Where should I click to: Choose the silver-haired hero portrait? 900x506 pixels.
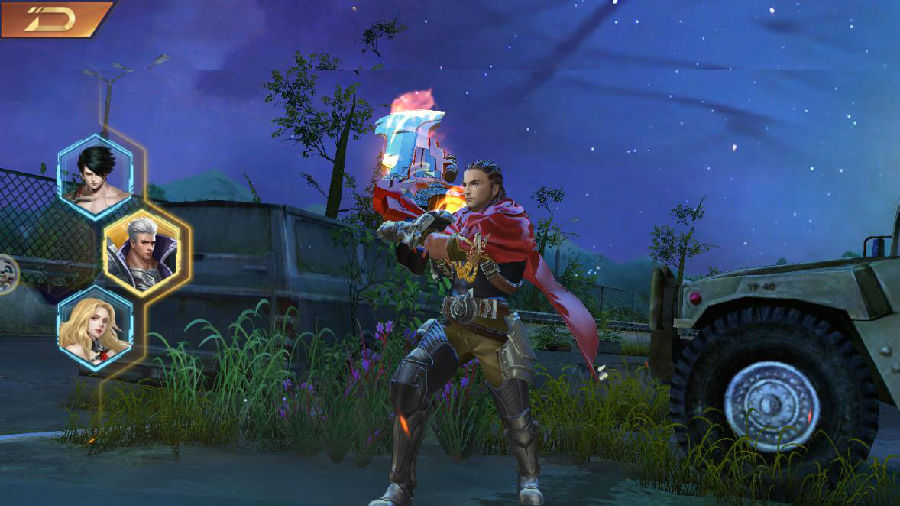click(x=142, y=249)
